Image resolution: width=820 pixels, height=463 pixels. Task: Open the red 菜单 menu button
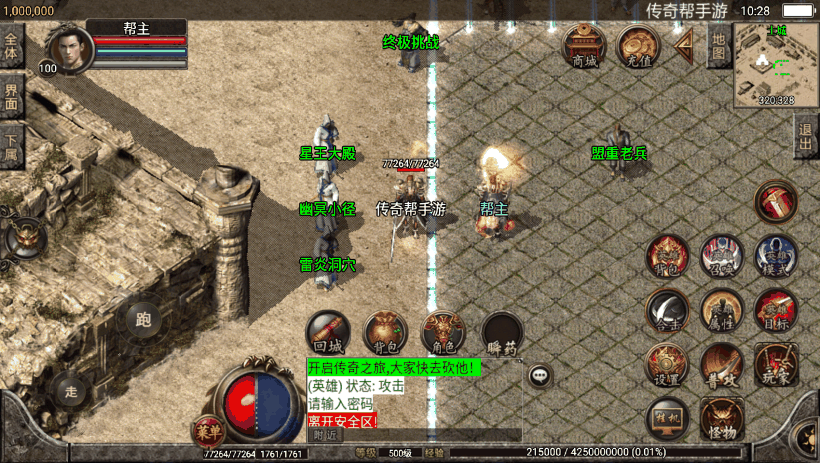pyautogui.click(x=208, y=432)
